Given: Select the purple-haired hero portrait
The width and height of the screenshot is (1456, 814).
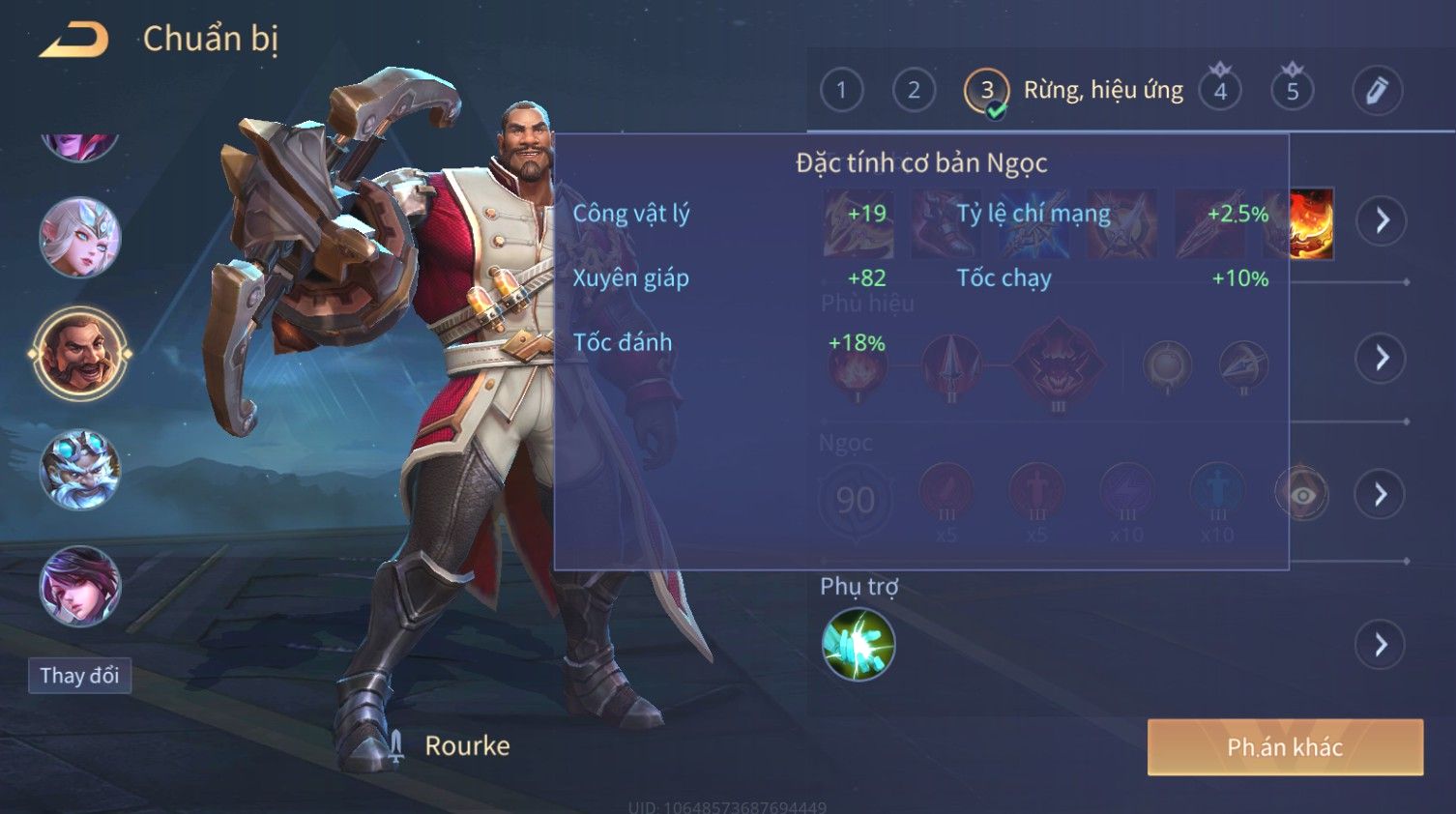Looking at the screenshot, I should (x=79, y=586).
